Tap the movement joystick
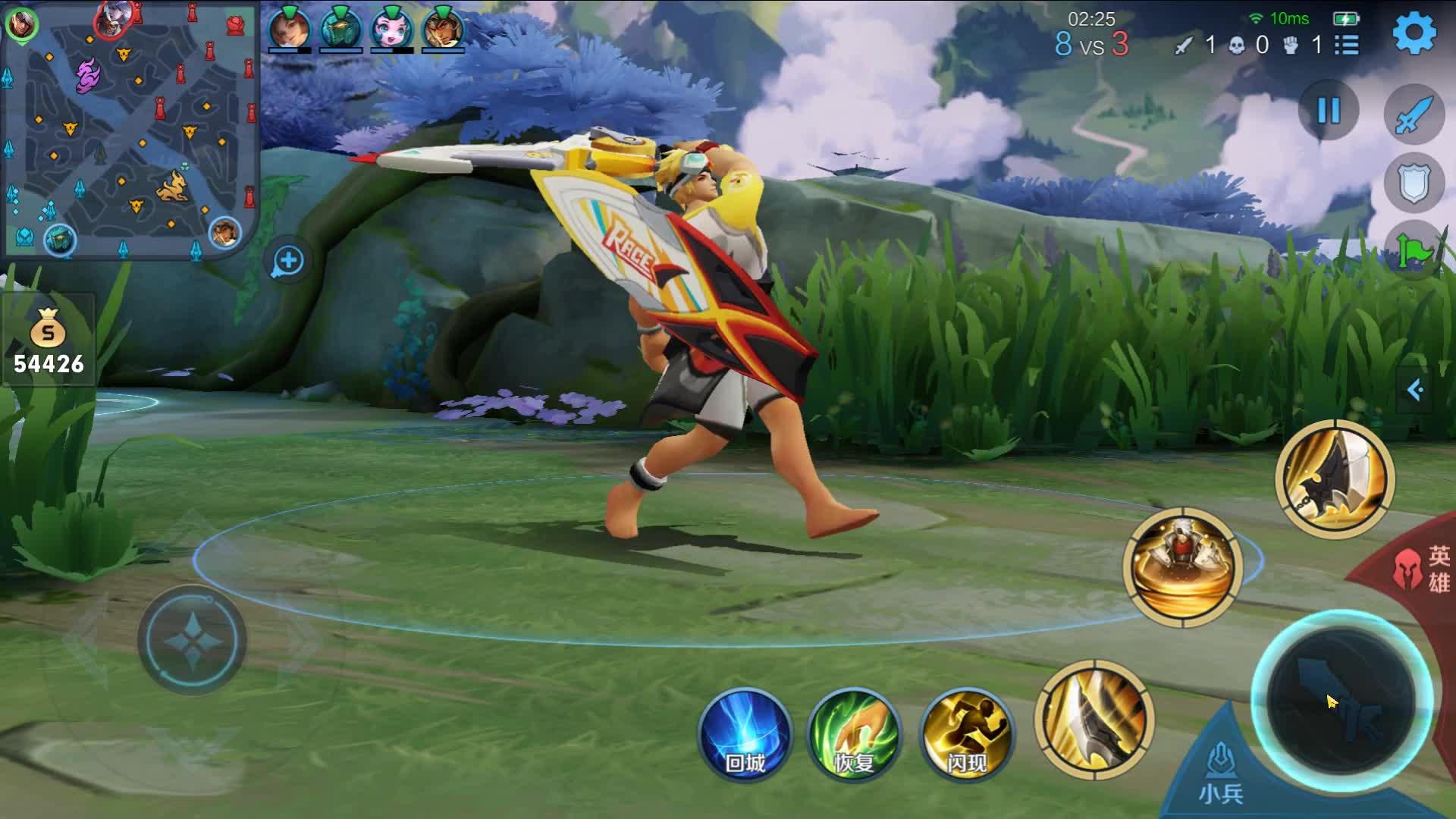Screen dimensions: 1456x819 point(193,639)
